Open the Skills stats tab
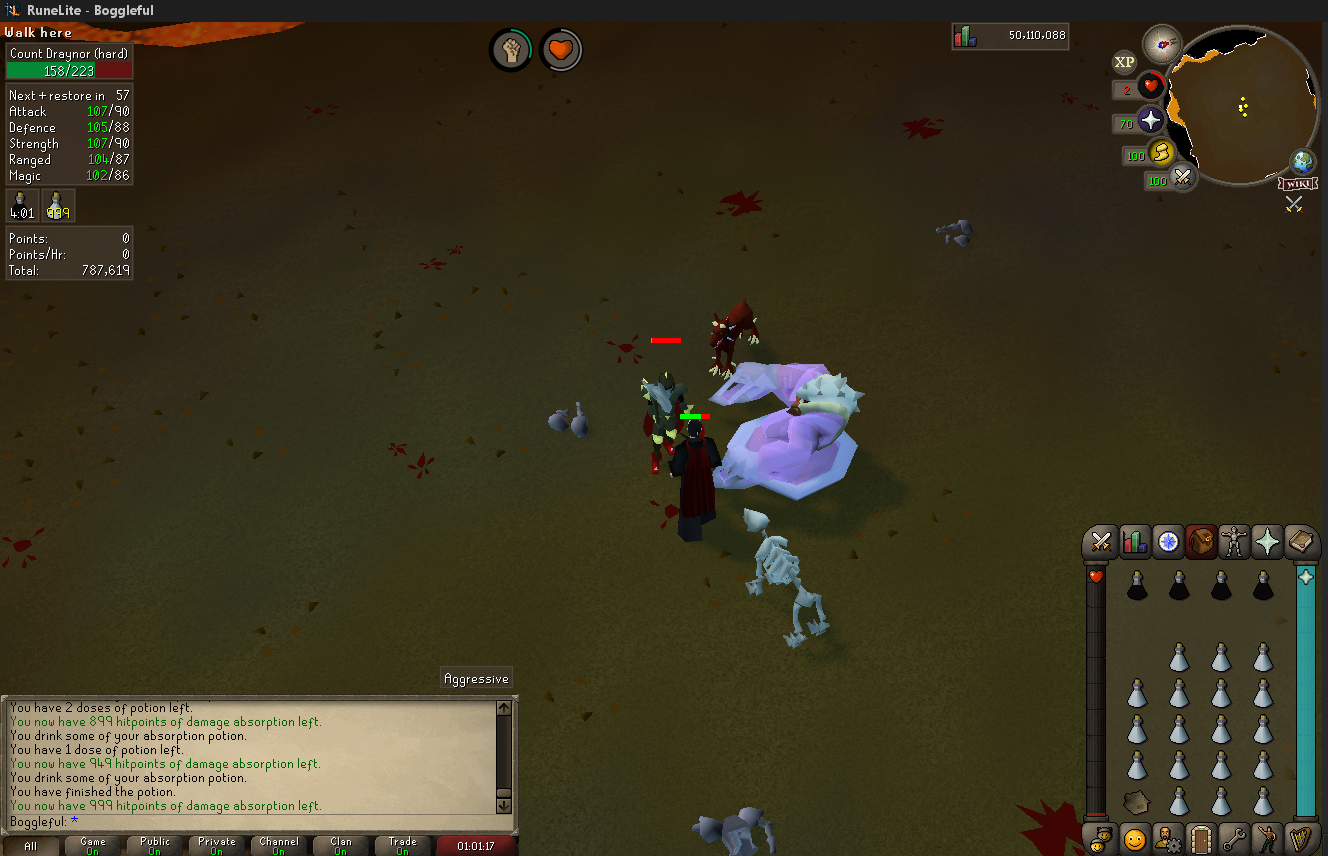Image resolution: width=1328 pixels, height=856 pixels. [x=1135, y=542]
